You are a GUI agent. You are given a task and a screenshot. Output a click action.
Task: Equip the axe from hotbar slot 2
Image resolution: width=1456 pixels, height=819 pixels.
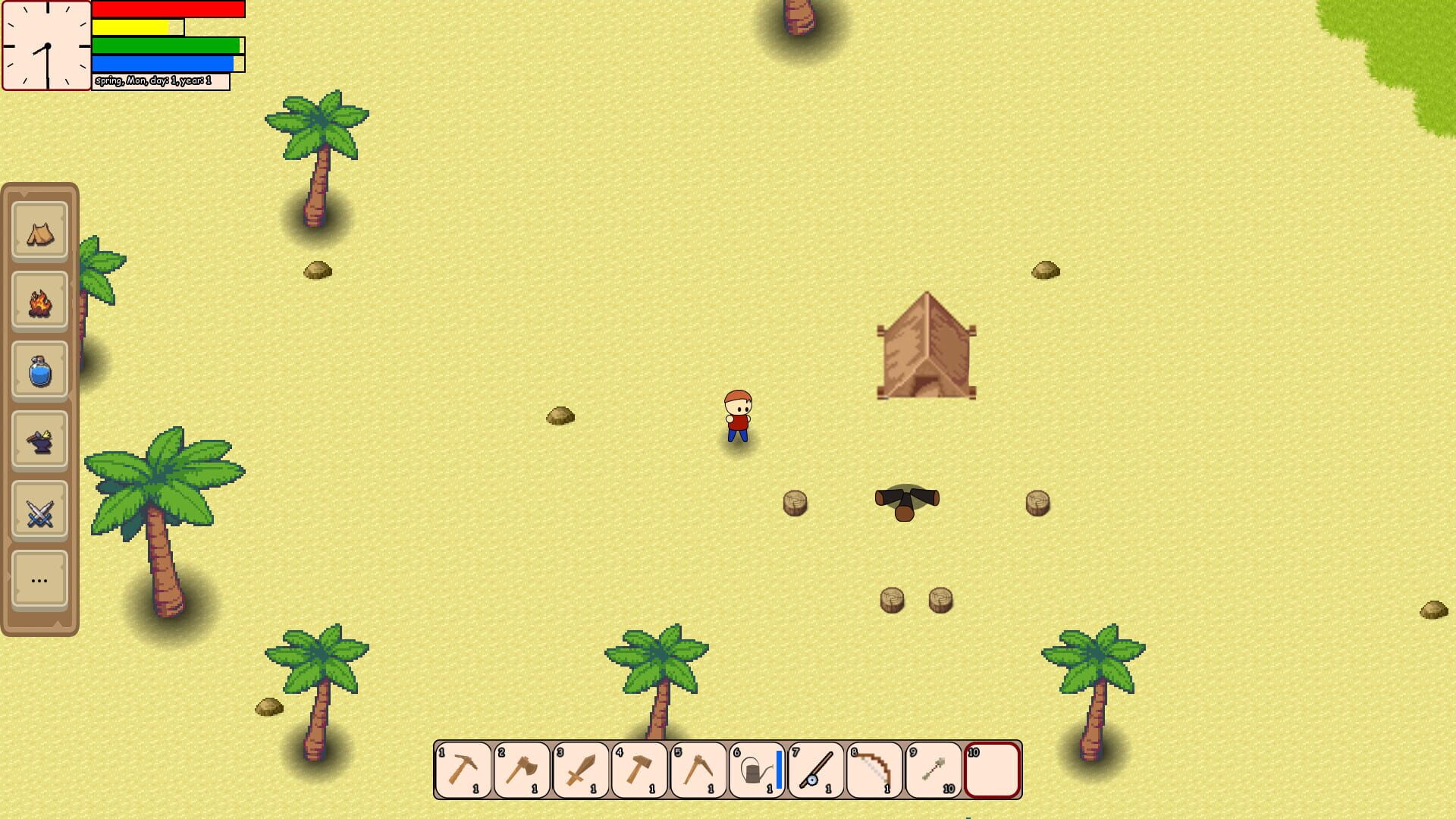[521, 770]
